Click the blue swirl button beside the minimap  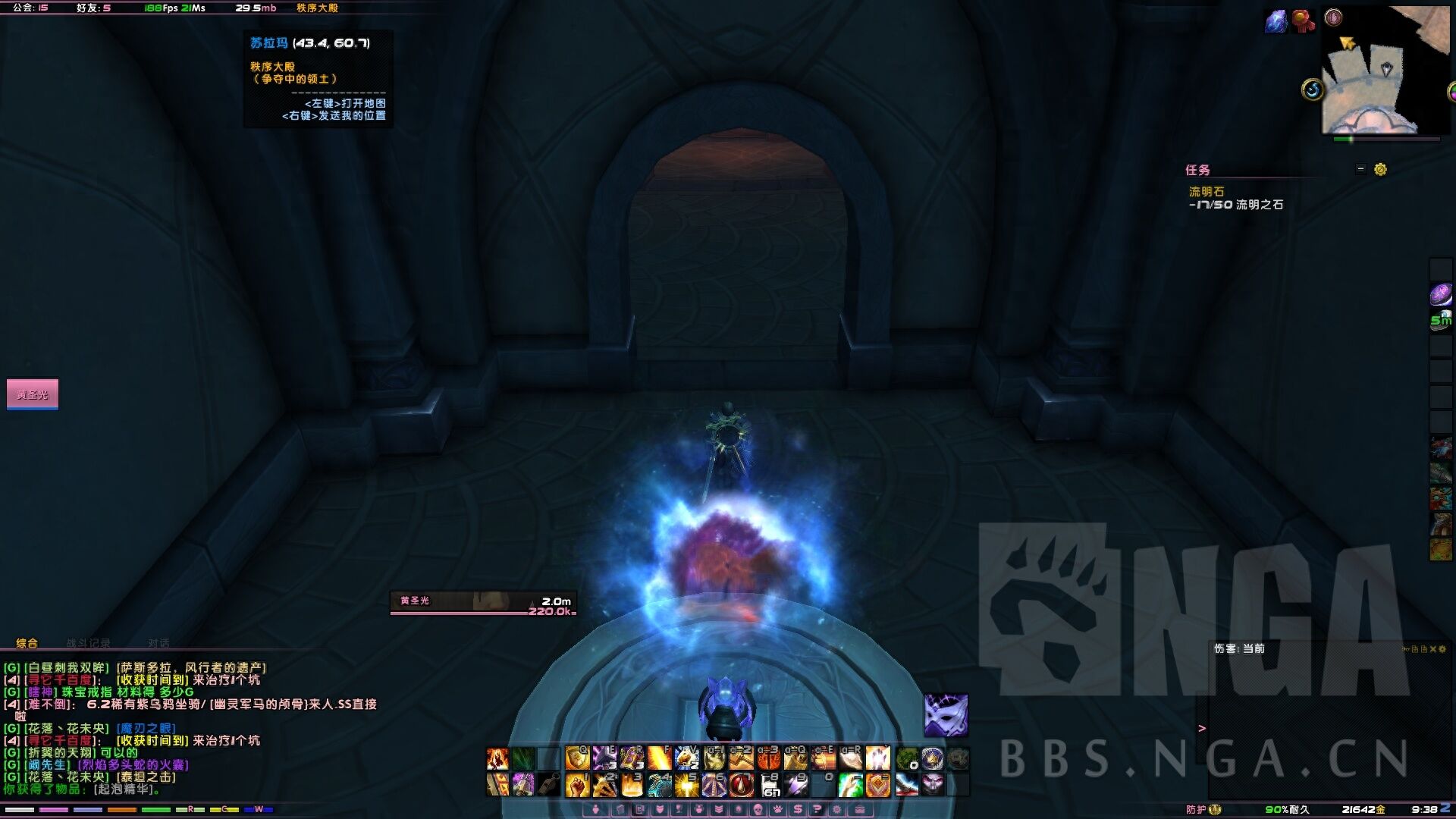(1313, 90)
